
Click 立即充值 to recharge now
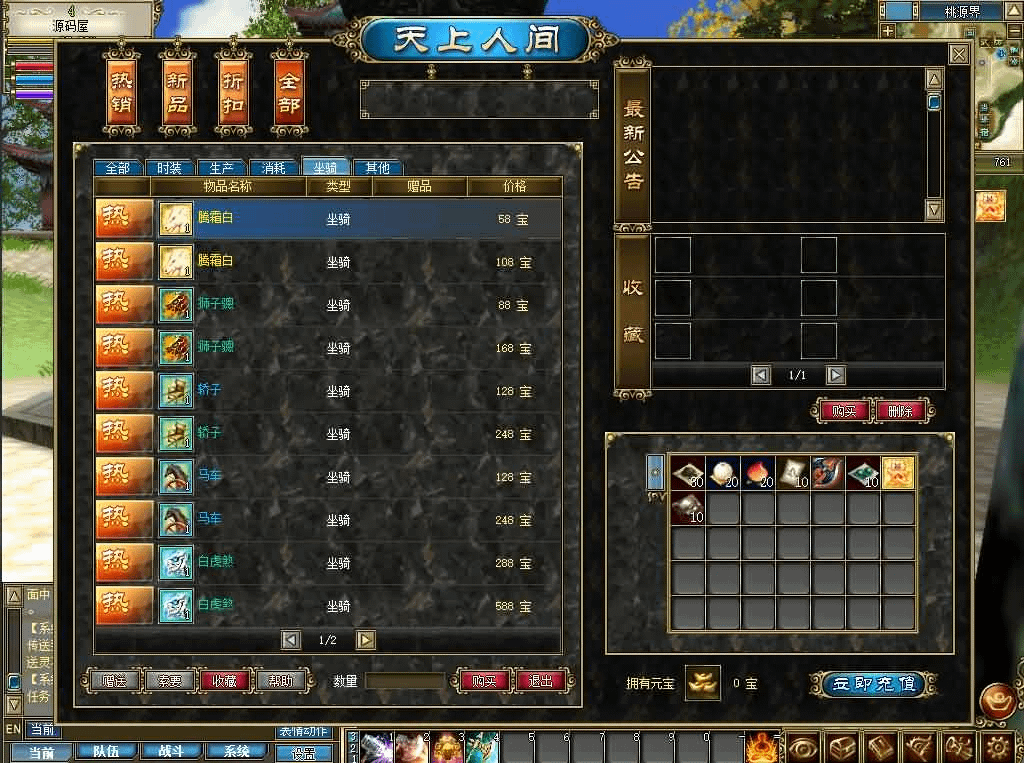pyautogui.click(x=873, y=684)
